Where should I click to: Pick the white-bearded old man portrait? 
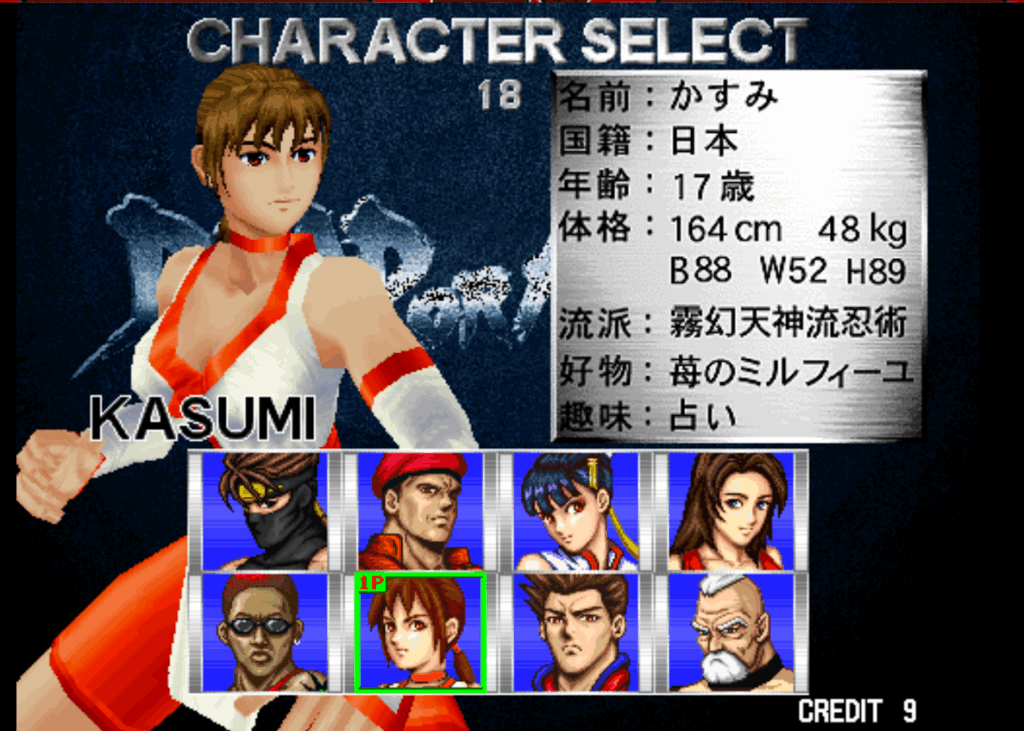click(731, 632)
